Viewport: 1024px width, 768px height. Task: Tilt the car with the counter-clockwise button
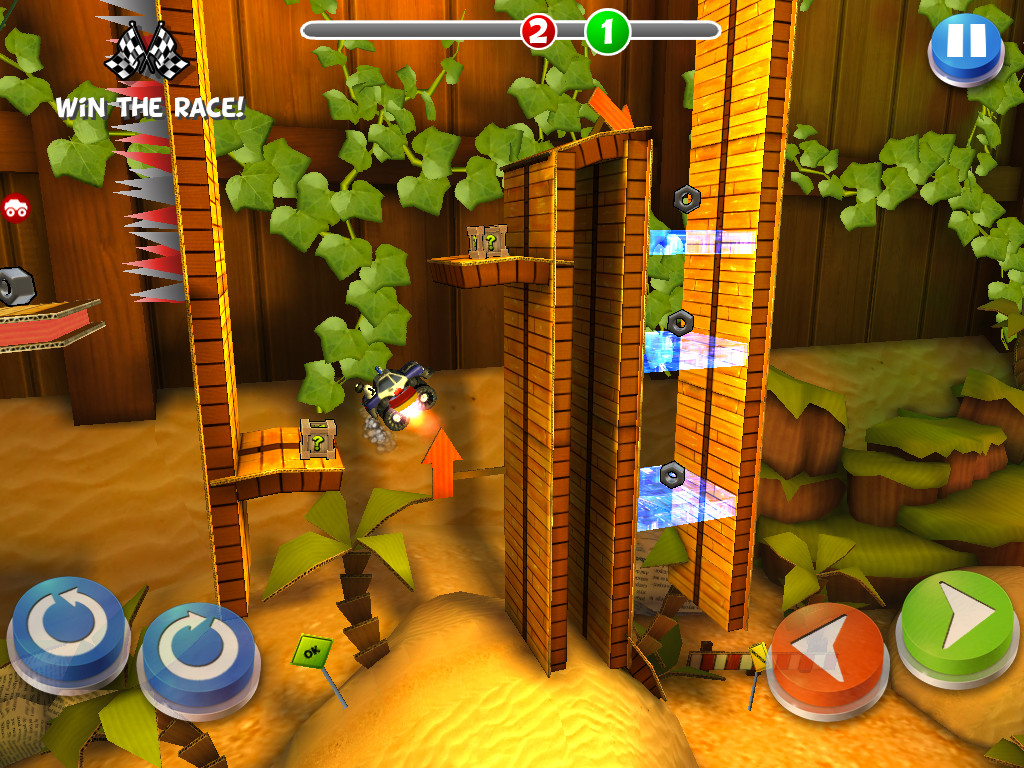(x=67, y=625)
